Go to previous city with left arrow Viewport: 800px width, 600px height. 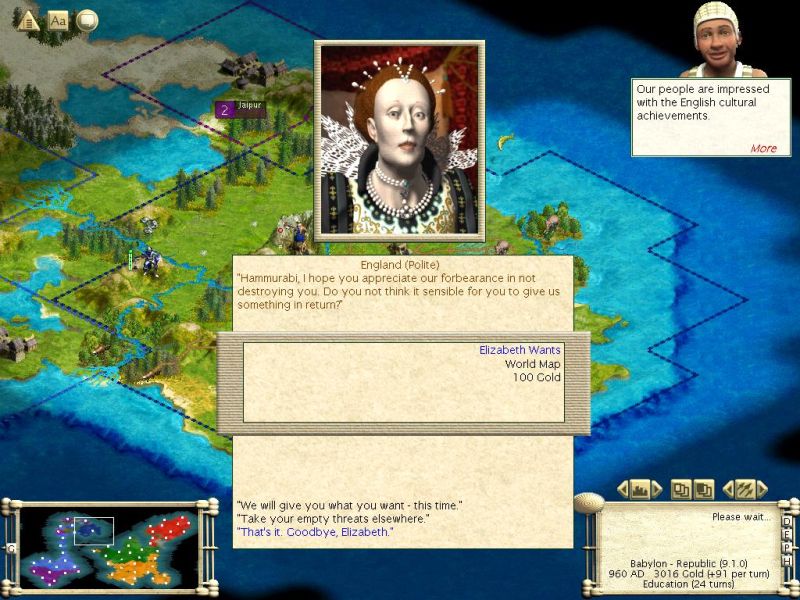click(x=621, y=489)
